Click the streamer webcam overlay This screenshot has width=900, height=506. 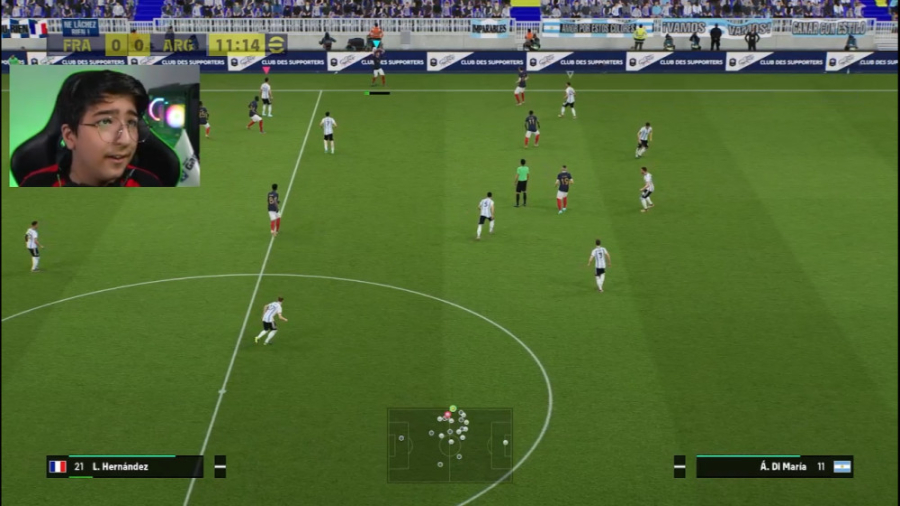104,126
